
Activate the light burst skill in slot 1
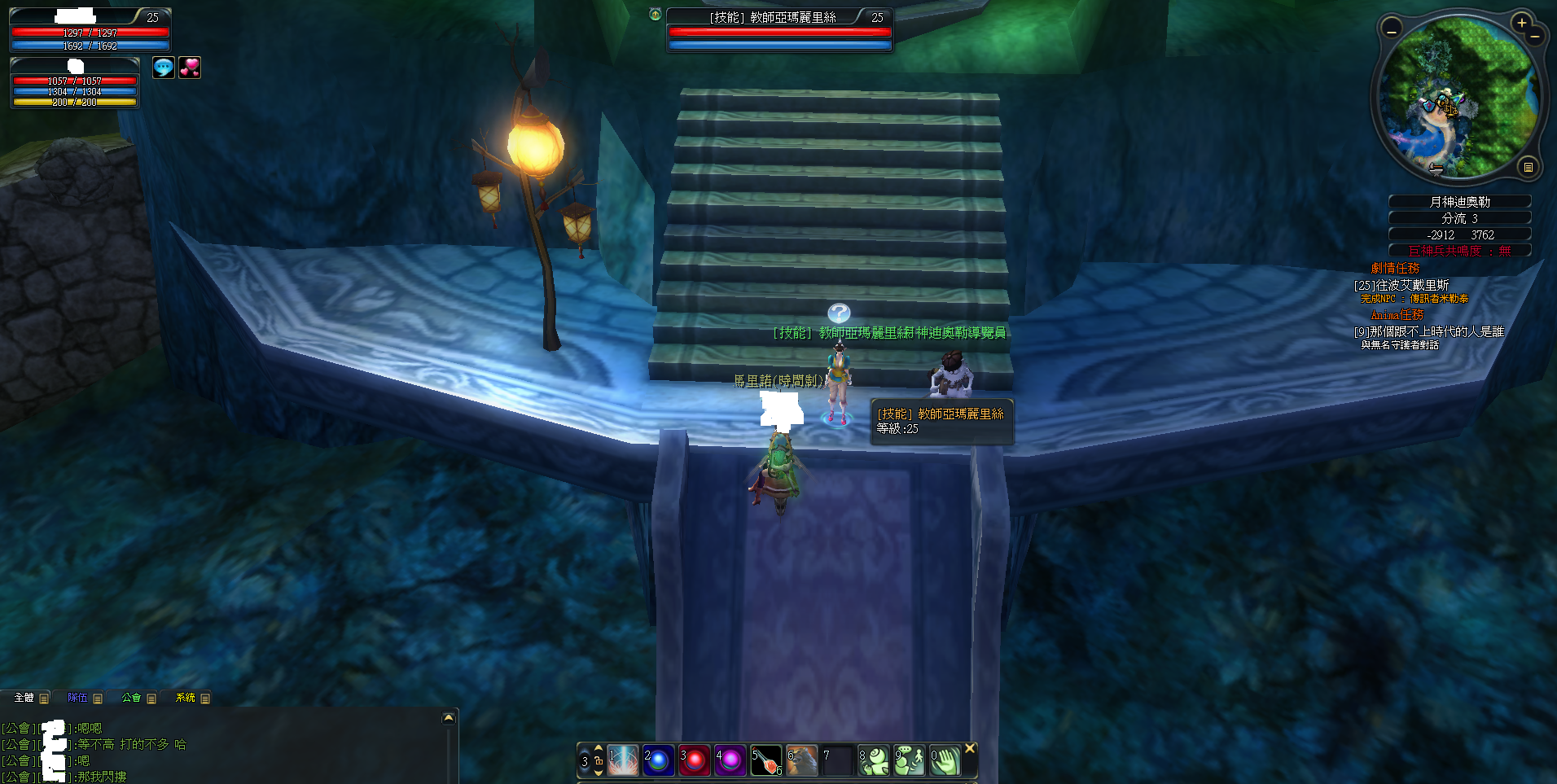(x=623, y=760)
